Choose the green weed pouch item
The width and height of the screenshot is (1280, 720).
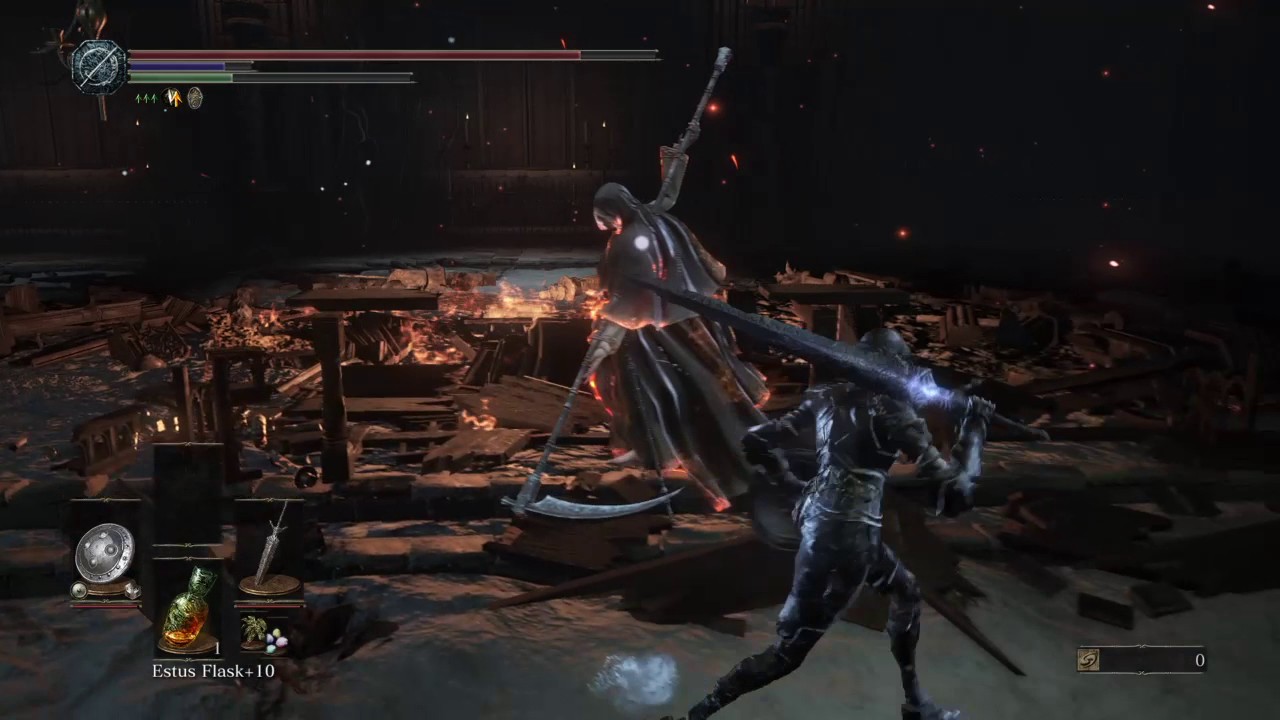tap(253, 632)
